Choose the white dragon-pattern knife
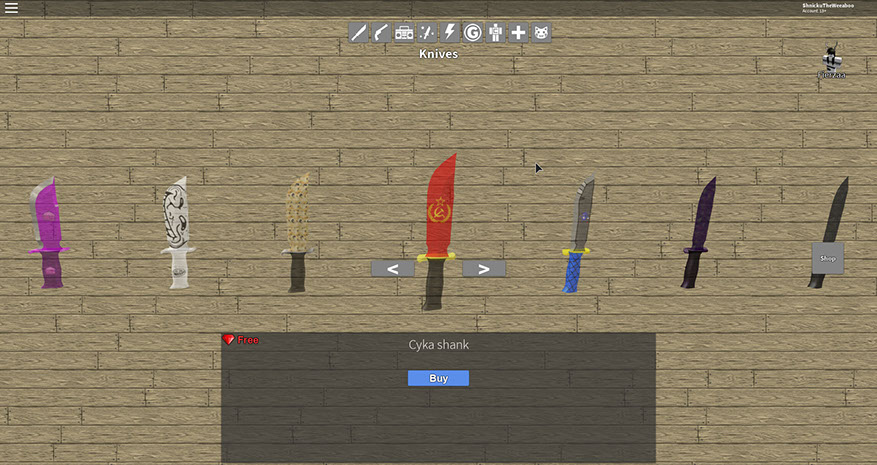 [x=177, y=233]
